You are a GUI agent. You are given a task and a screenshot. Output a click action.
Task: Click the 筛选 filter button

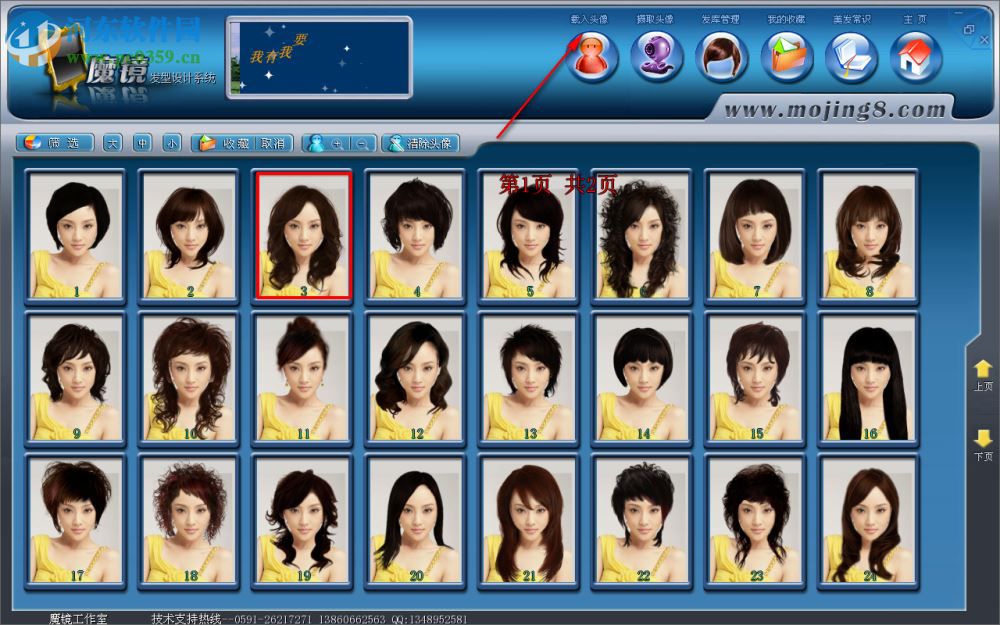pos(57,143)
